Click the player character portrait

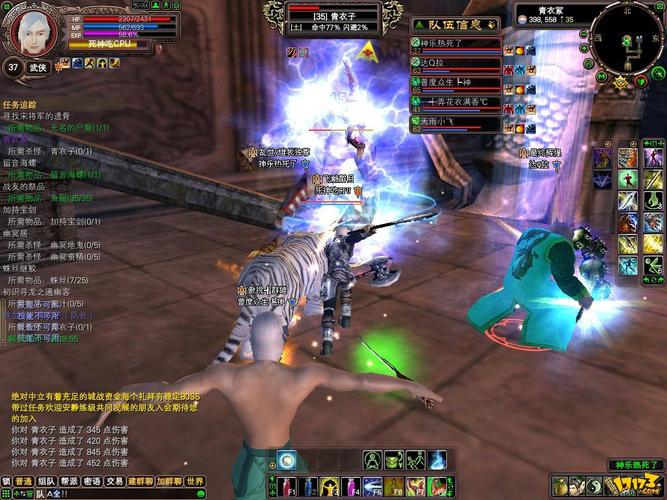[x=32, y=30]
